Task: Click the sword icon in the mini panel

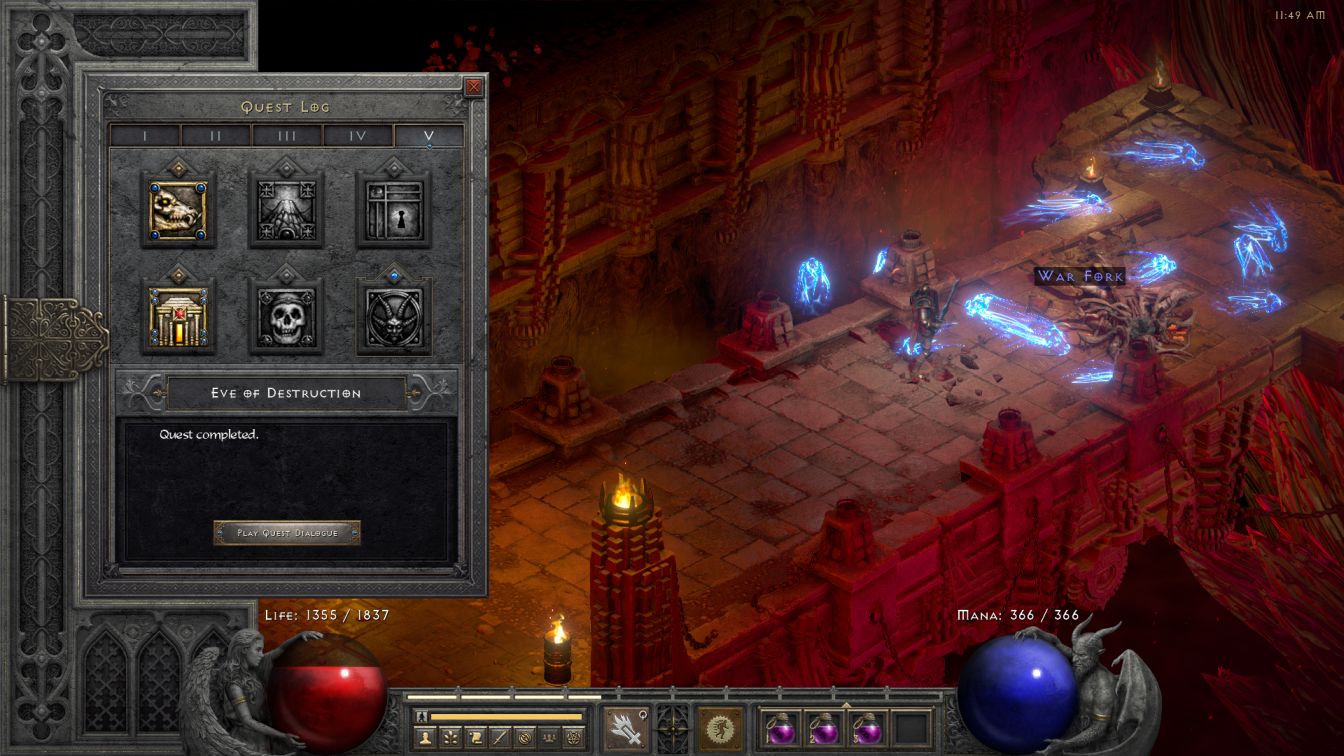Action: tap(501, 737)
